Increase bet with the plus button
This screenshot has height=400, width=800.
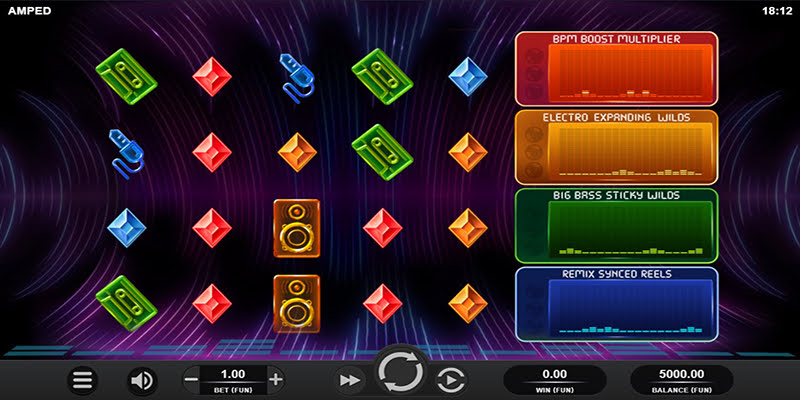pos(276,379)
